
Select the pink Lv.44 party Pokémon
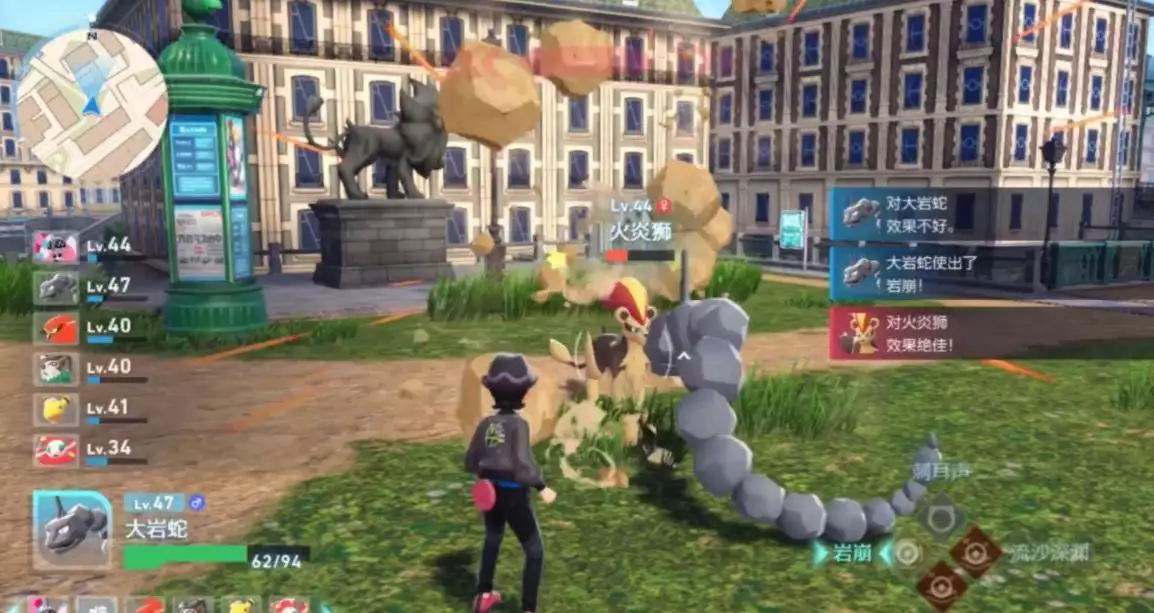click(56, 247)
